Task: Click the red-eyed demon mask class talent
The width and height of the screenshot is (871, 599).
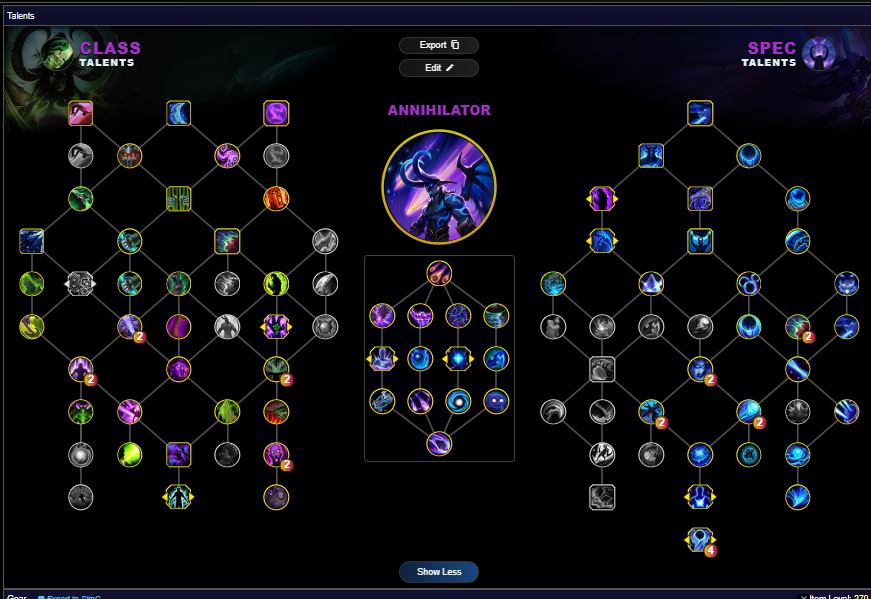Action: click(130, 155)
